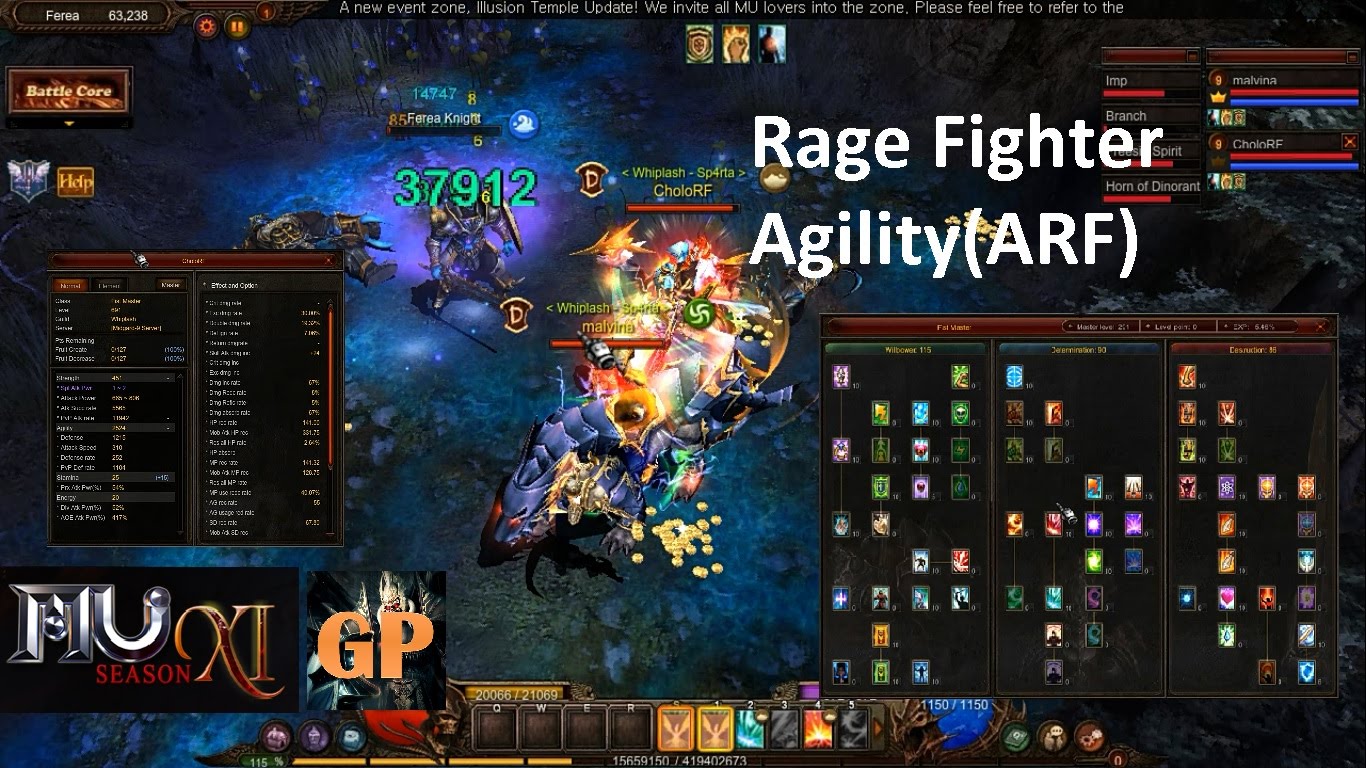1366x768 pixels.
Task: Click the Battle Core banner
Action: pos(70,92)
